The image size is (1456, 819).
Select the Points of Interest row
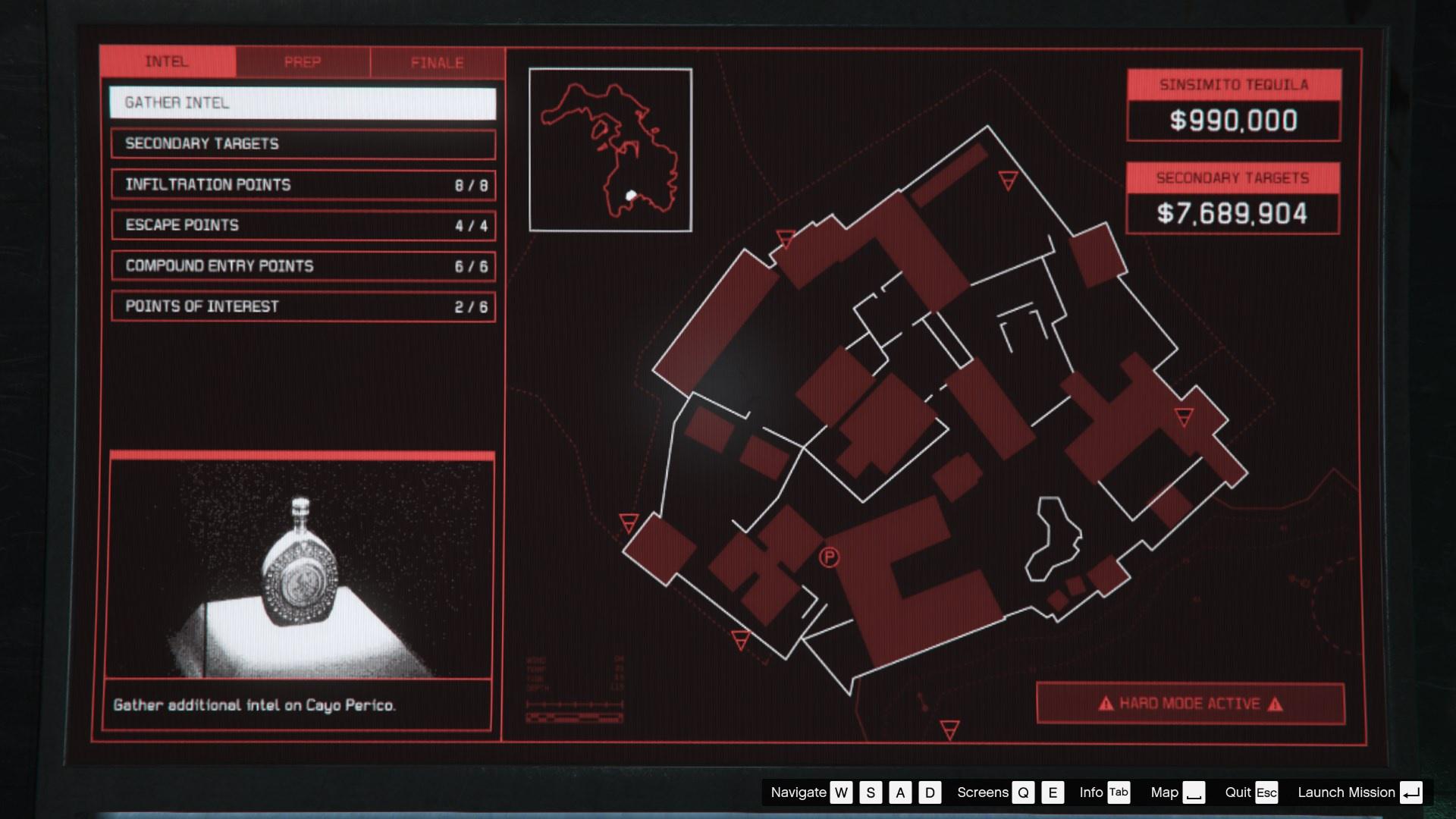click(x=303, y=307)
